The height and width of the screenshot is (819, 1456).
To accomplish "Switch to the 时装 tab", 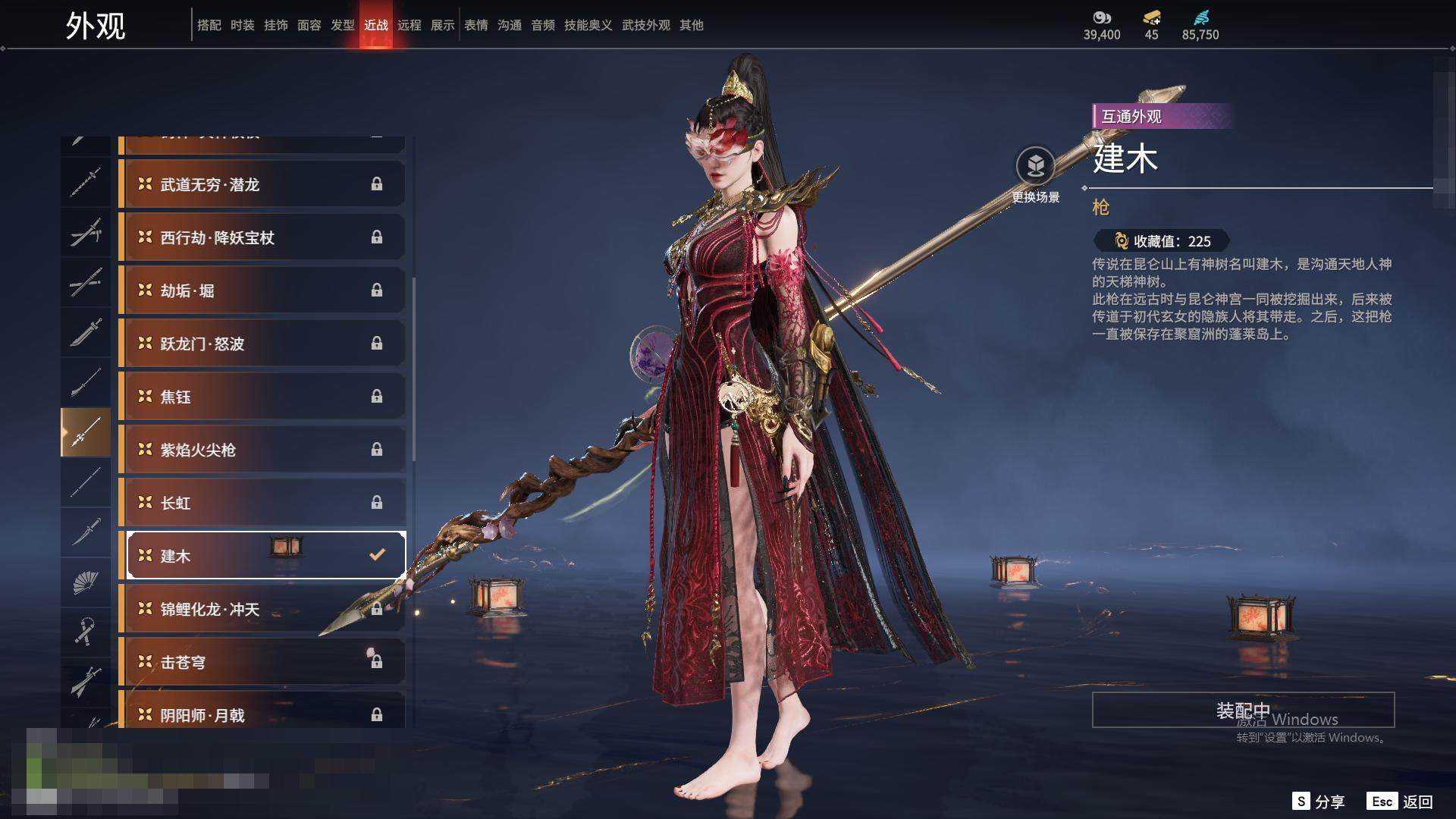I will pos(243,25).
